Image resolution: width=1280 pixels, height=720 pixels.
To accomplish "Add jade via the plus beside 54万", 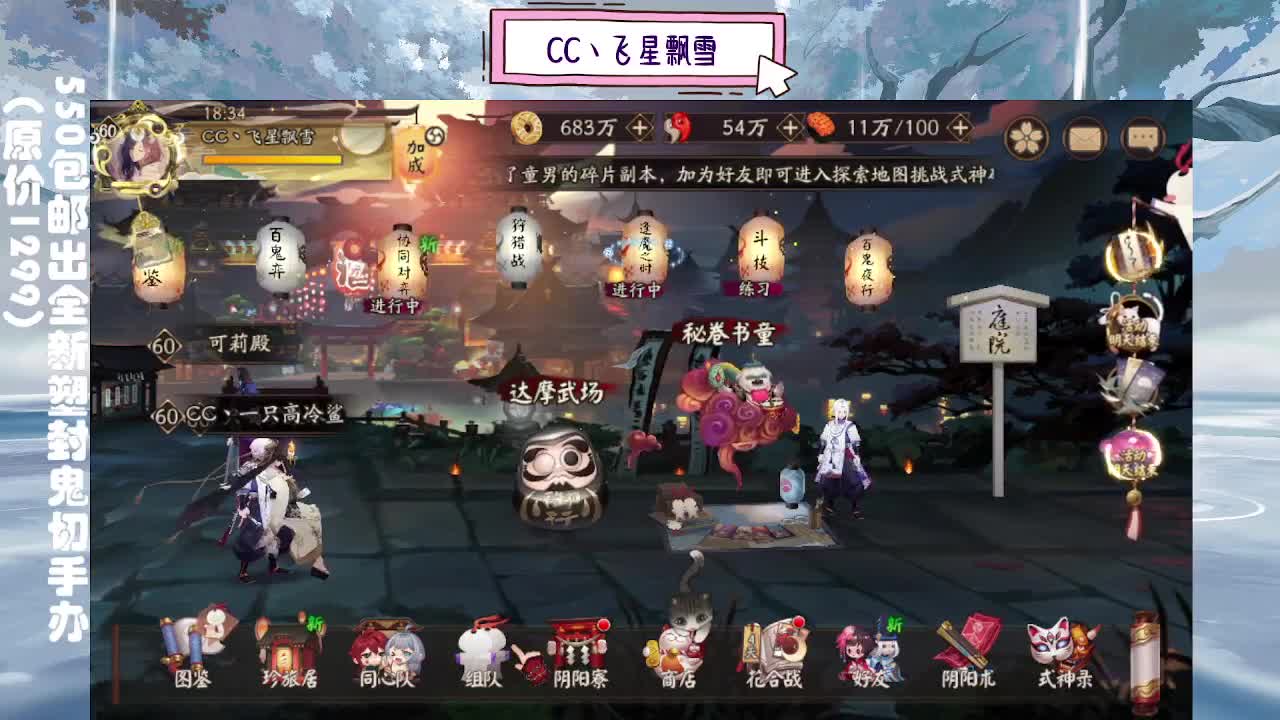I will point(790,127).
